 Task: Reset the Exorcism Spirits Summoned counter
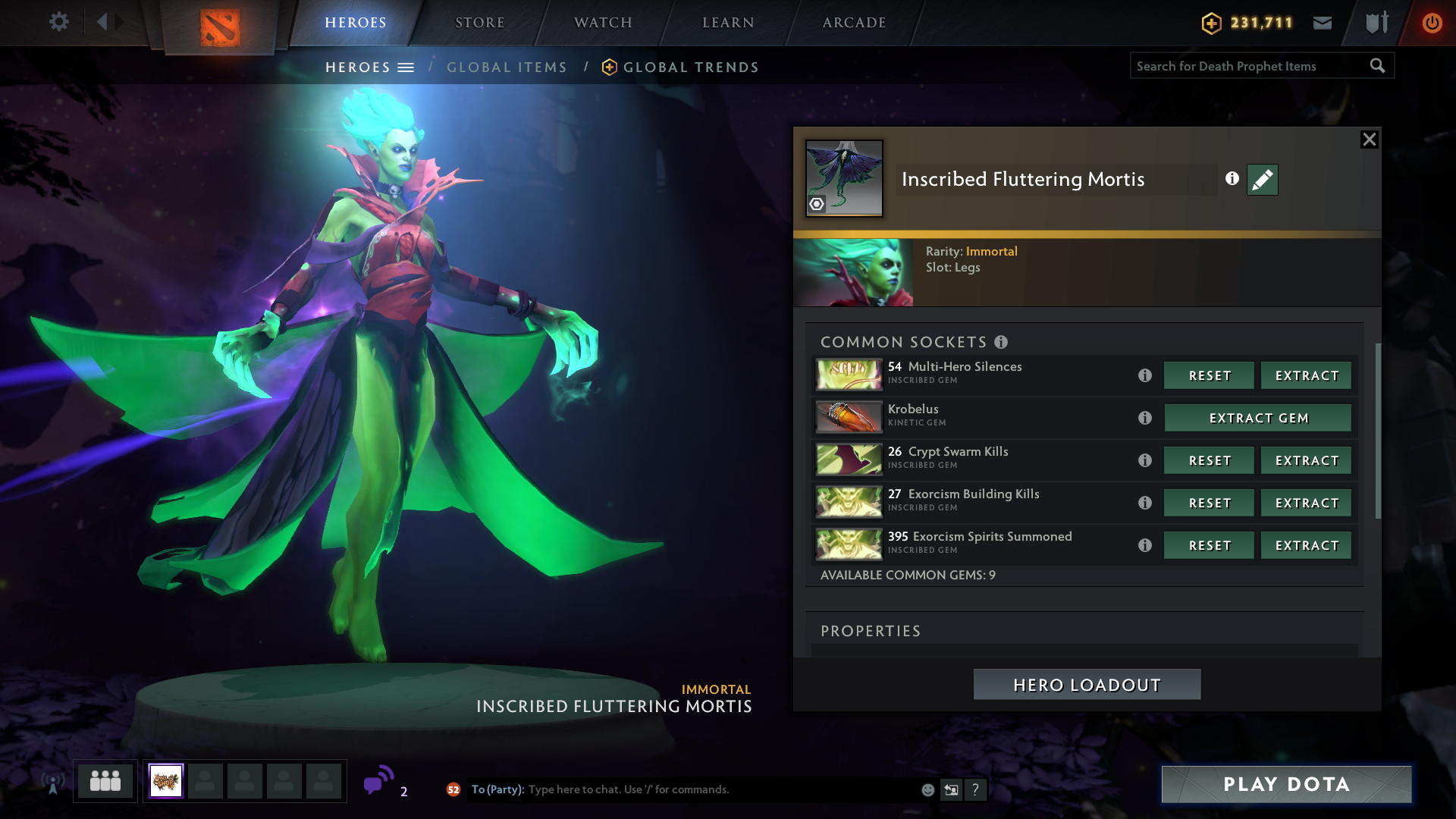(1209, 545)
